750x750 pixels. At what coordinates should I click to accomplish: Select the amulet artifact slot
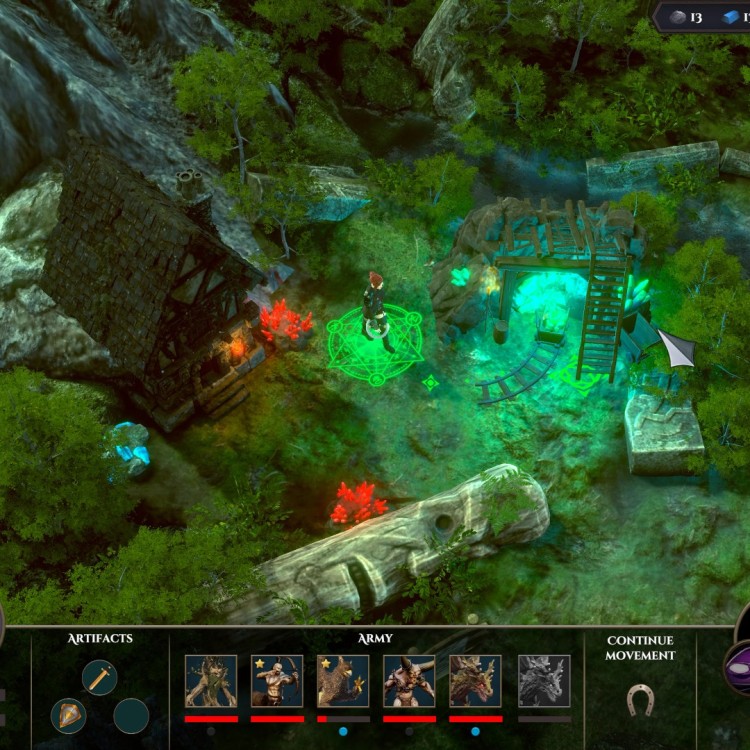(69, 716)
